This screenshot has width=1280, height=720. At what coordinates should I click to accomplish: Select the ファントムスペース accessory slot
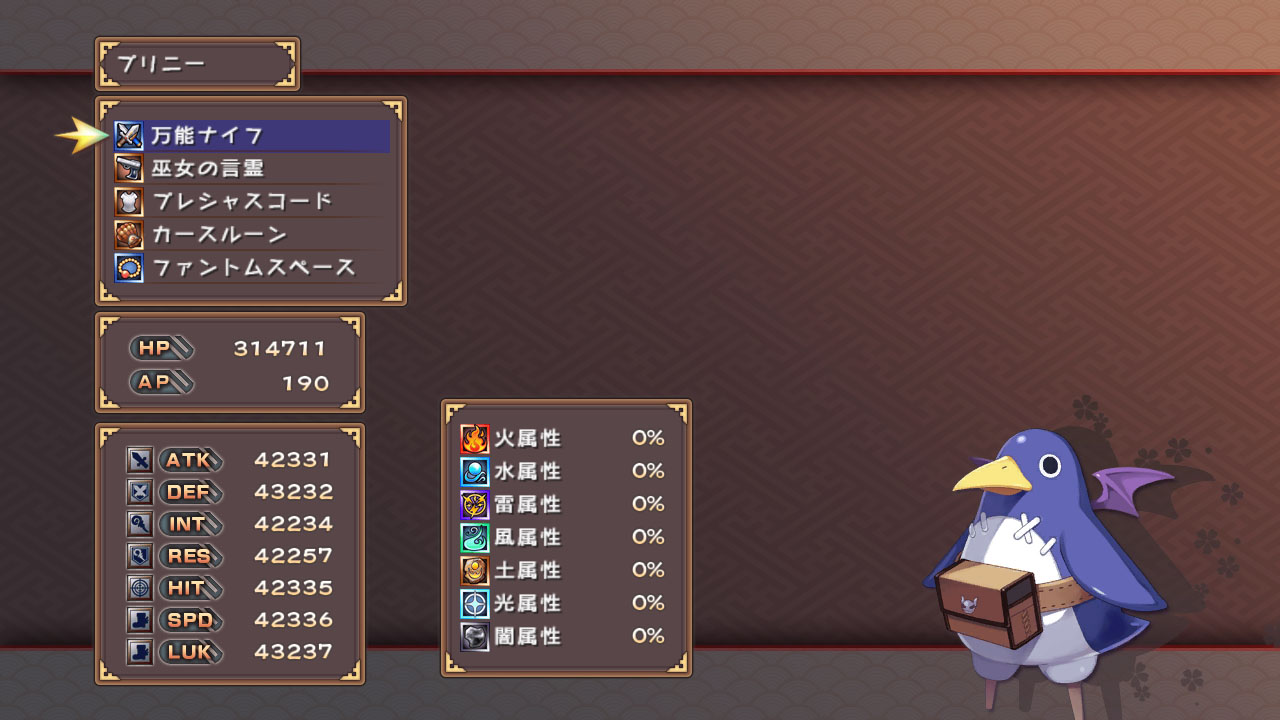250,267
